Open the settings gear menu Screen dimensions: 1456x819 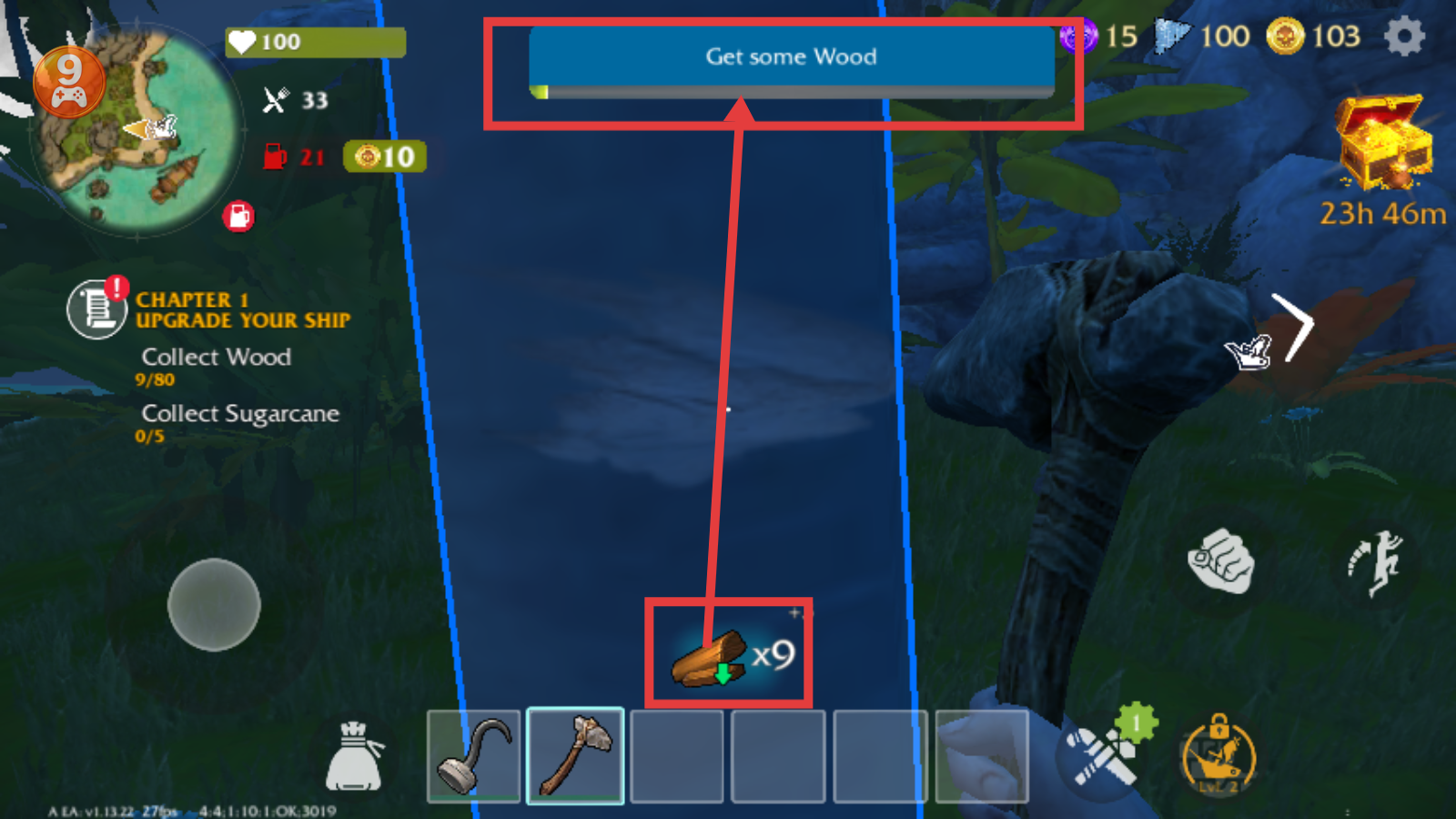point(1404,37)
